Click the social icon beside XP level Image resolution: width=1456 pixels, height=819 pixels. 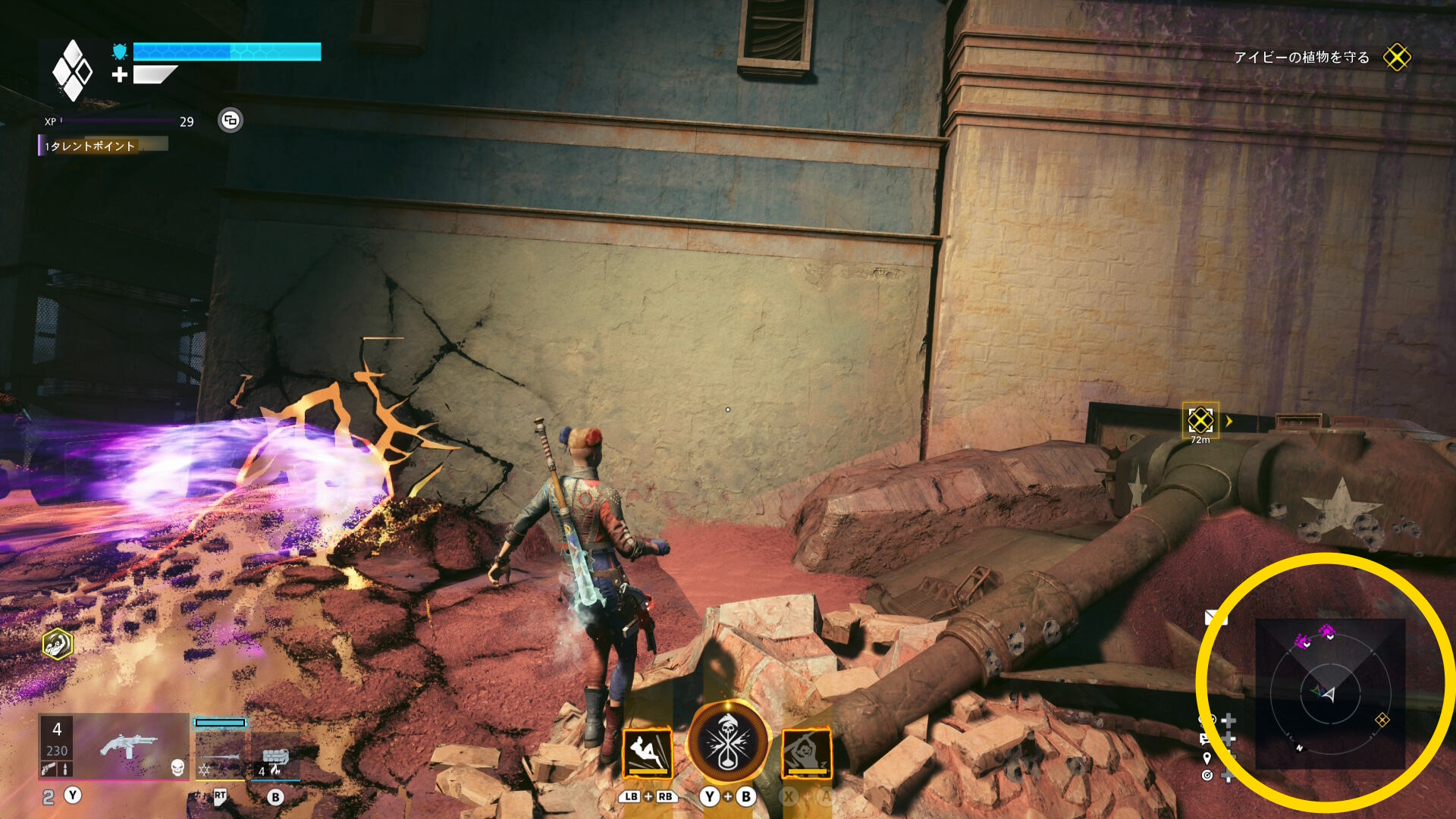click(231, 120)
